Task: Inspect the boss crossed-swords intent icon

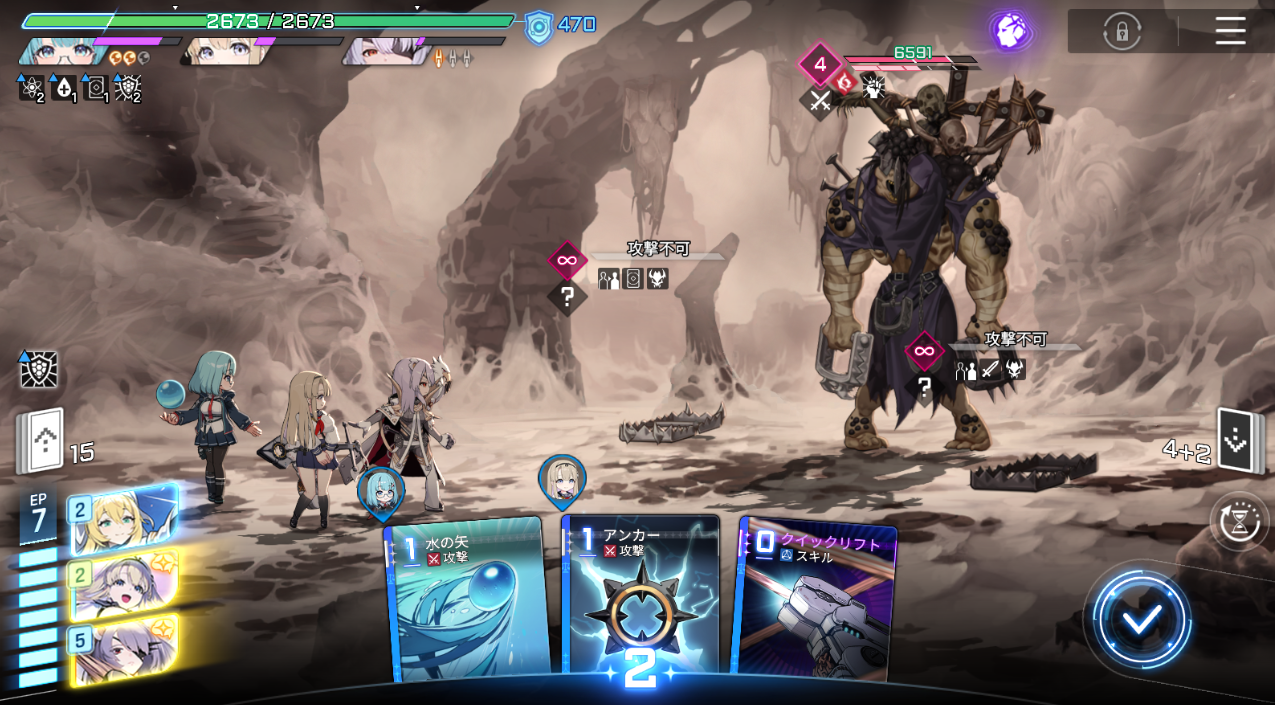Action: point(820,100)
